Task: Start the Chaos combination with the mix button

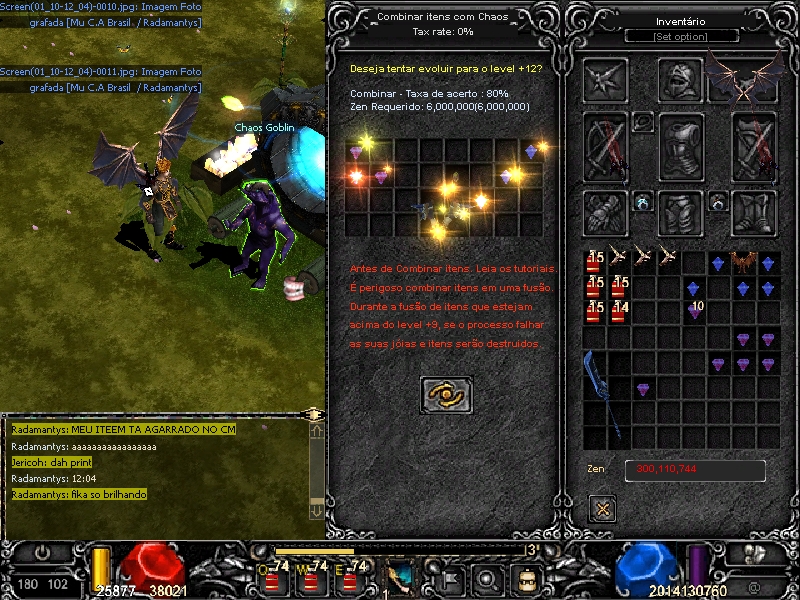Action: tap(446, 395)
